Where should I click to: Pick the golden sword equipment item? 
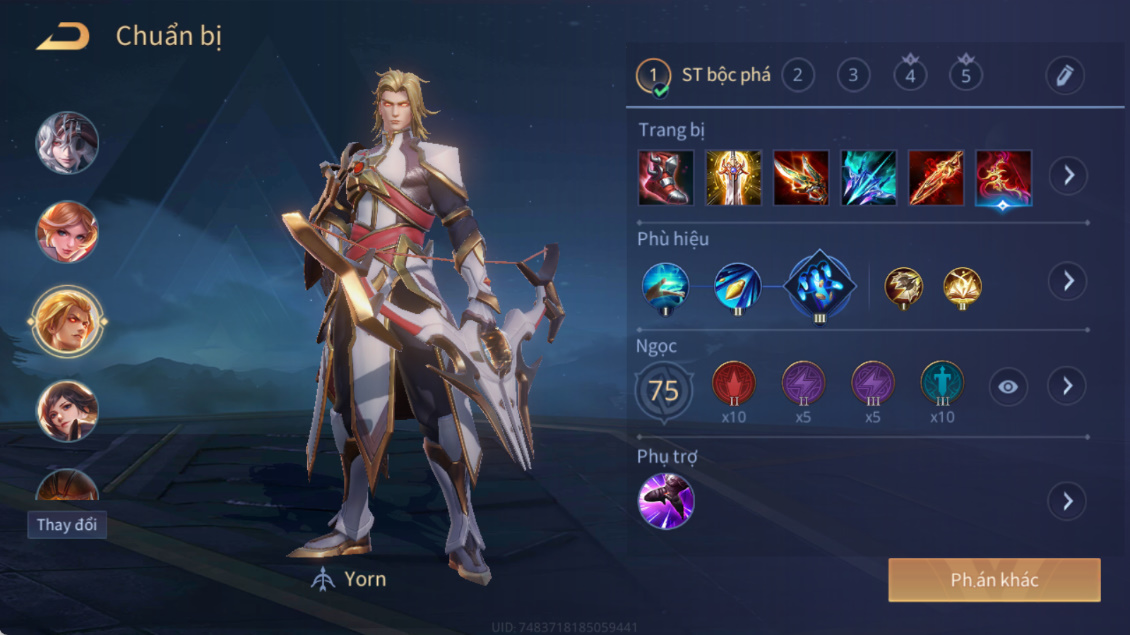pyautogui.click(x=733, y=177)
